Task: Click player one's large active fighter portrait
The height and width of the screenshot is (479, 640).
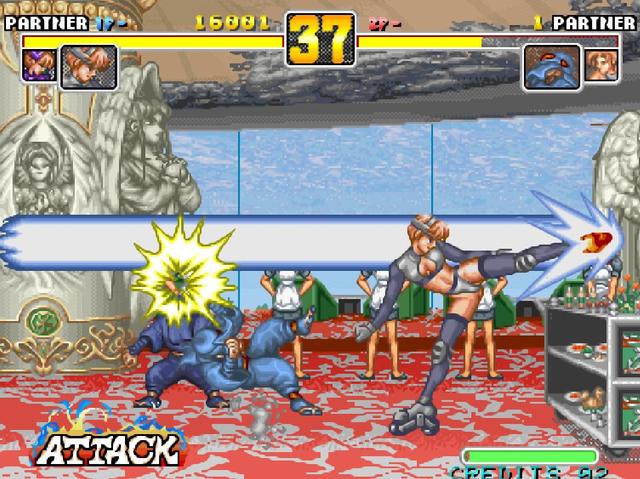Action: click(89, 68)
